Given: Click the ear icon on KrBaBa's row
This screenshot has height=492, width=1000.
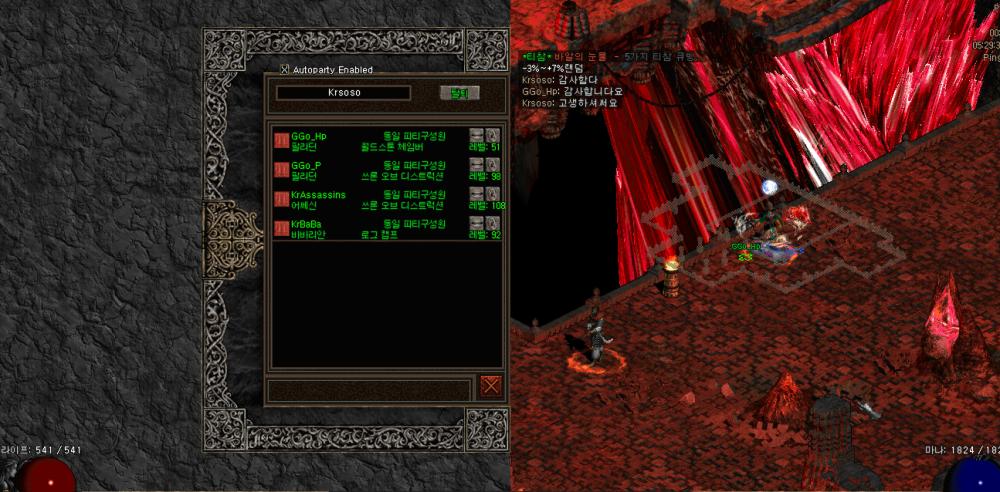Looking at the screenshot, I should (492, 222).
